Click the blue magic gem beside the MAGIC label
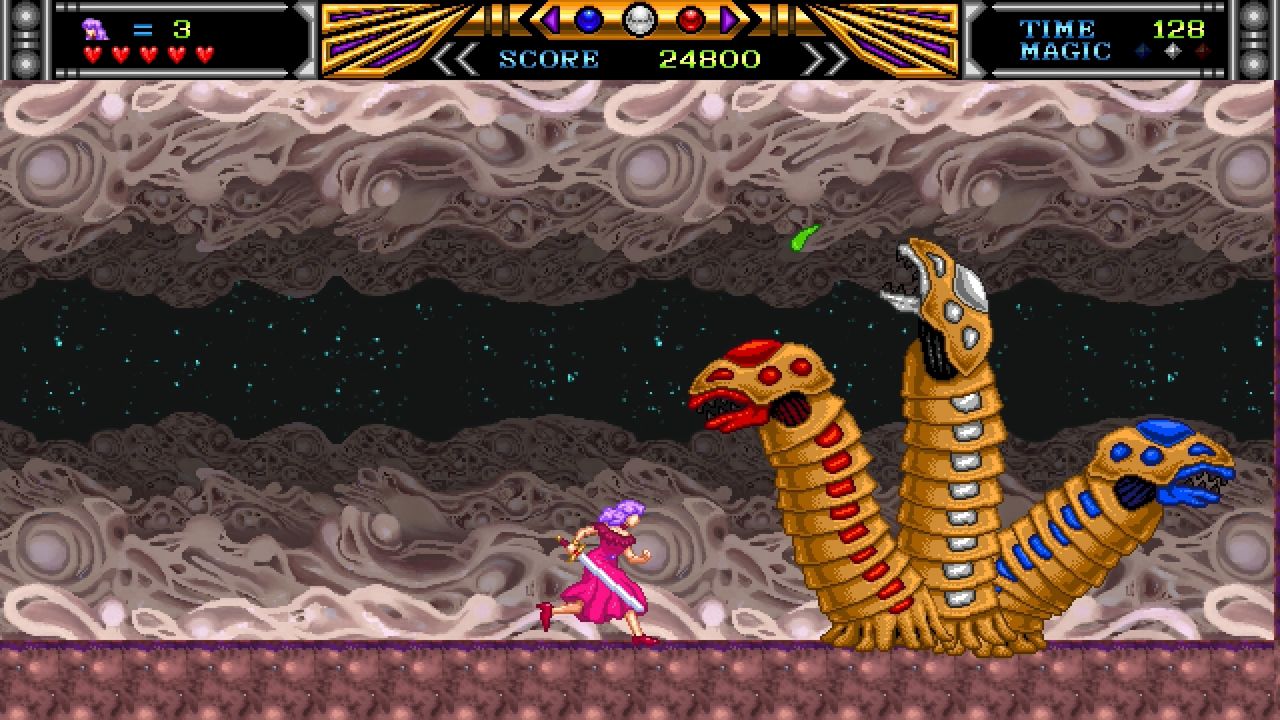 tap(1142, 49)
